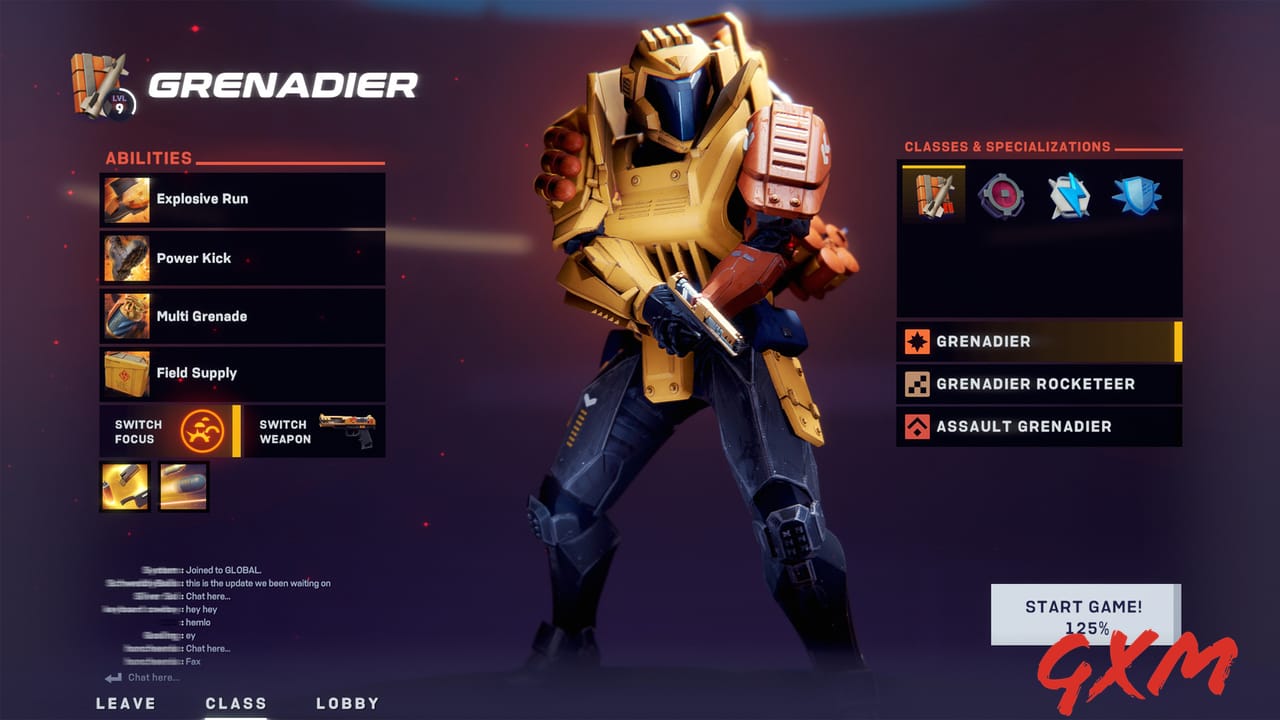Switch to the Lobby tab
This screenshot has height=720, width=1280.
[349, 703]
